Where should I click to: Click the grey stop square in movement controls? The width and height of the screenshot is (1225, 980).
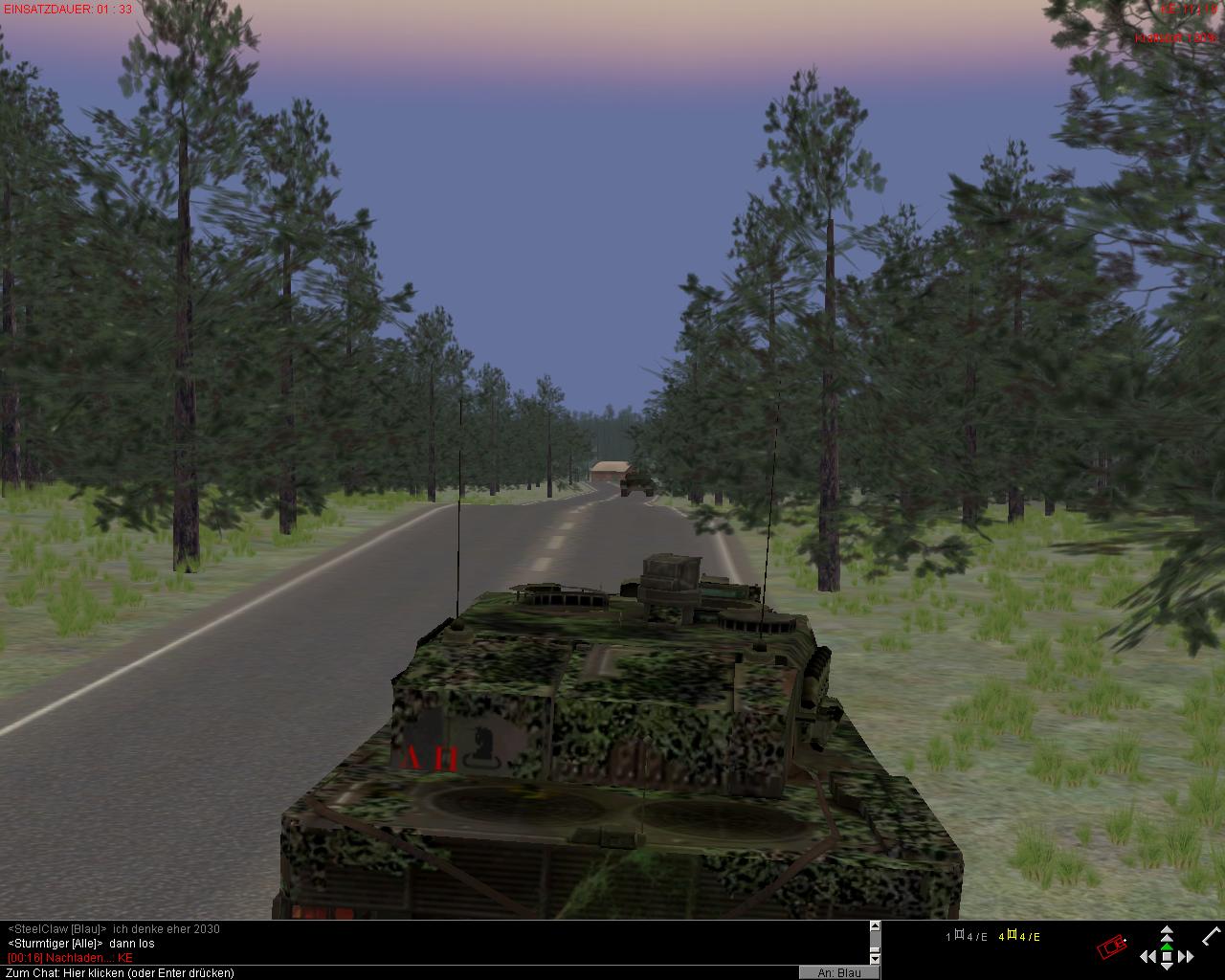pos(1167,956)
